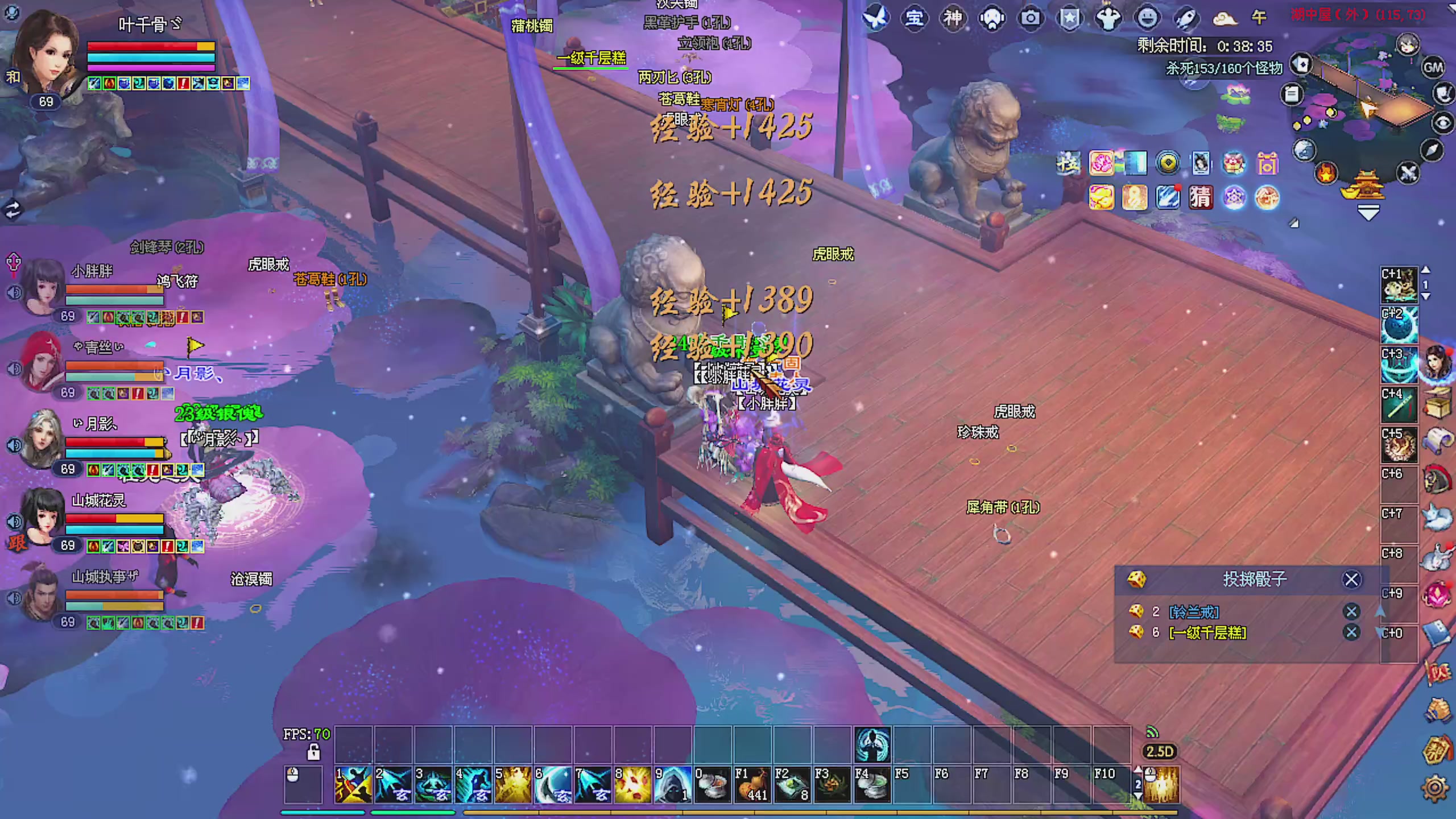Screen dimensions: 1456x819
Task: Toggle the 2.5D camera view button
Action: 1160,752
